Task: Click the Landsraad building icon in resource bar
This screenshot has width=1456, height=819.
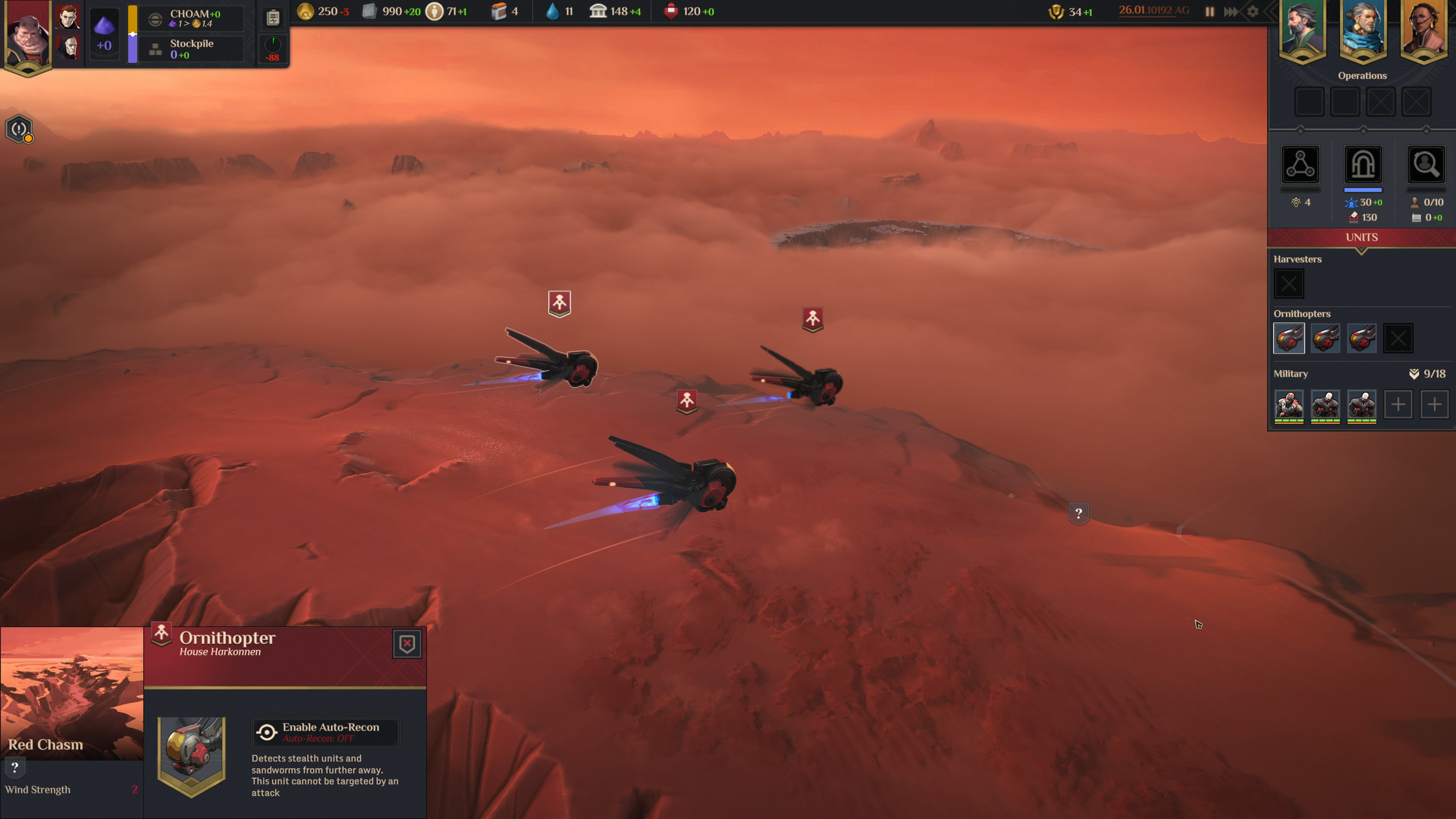Action: (x=596, y=11)
